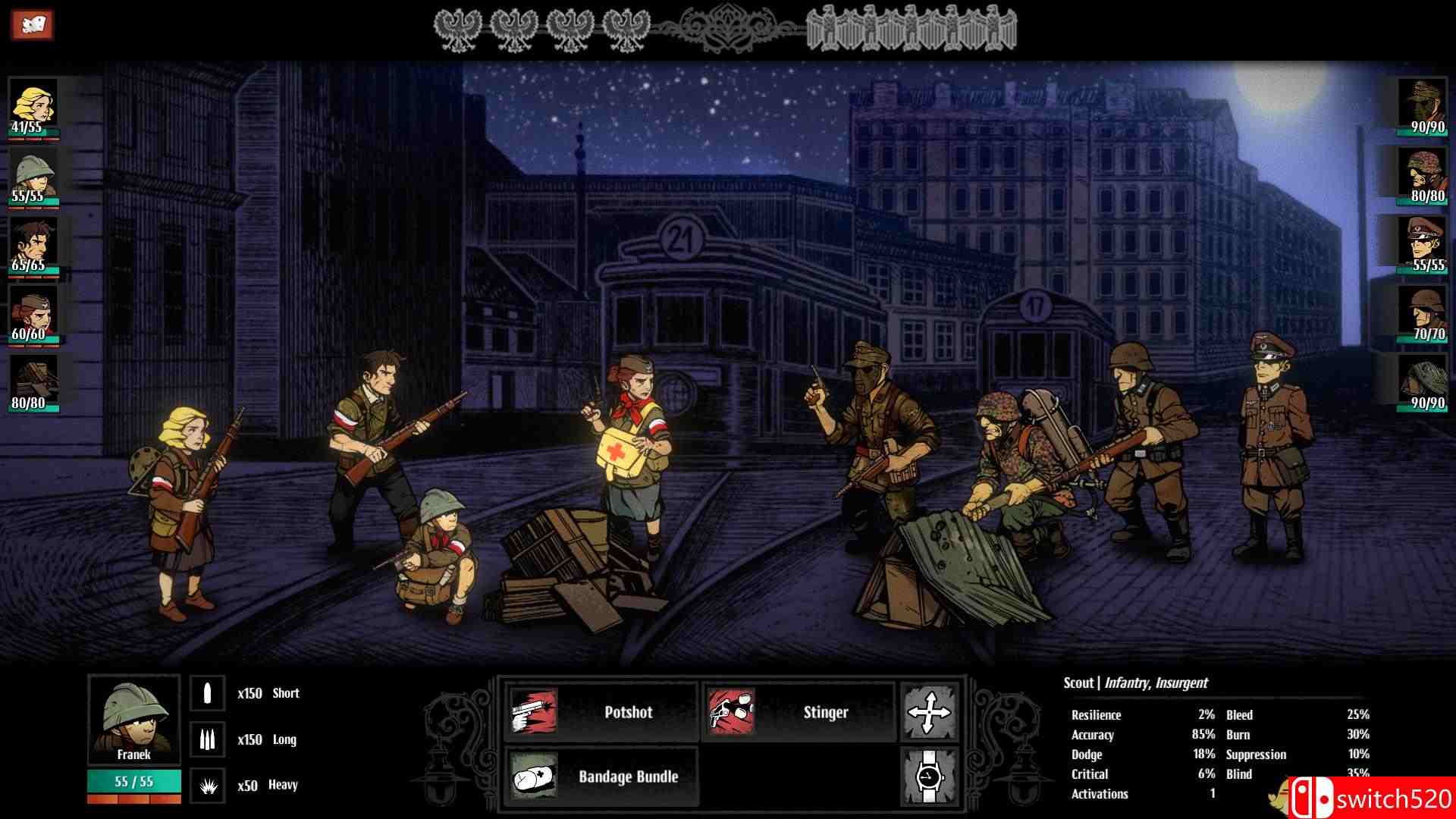The width and height of the screenshot is (1456, 819).
Task: Select the Stinger grenade ability icon
Action: 731,711
